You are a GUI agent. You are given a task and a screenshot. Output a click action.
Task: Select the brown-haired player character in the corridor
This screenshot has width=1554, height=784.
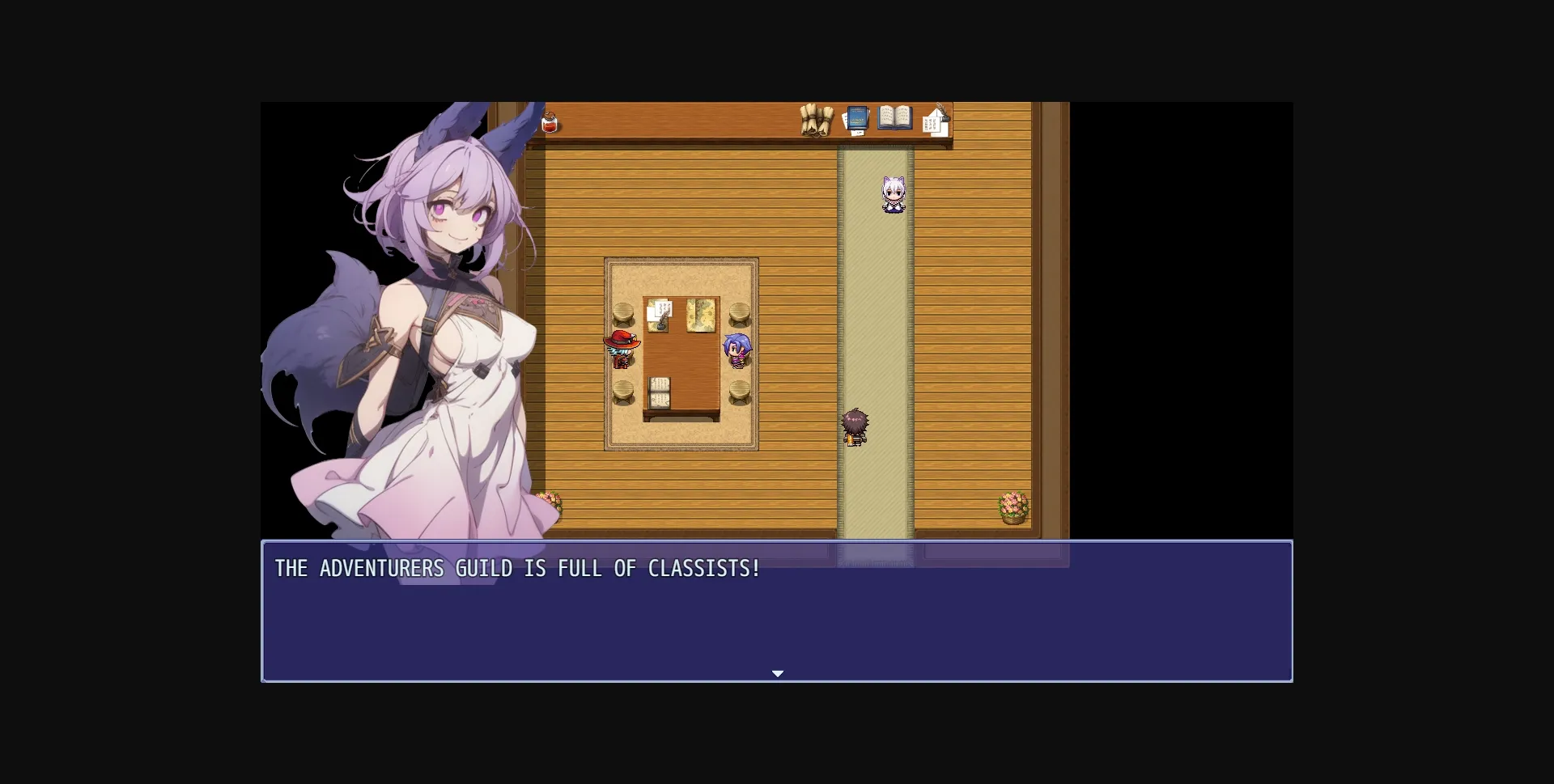coord(856,427)
